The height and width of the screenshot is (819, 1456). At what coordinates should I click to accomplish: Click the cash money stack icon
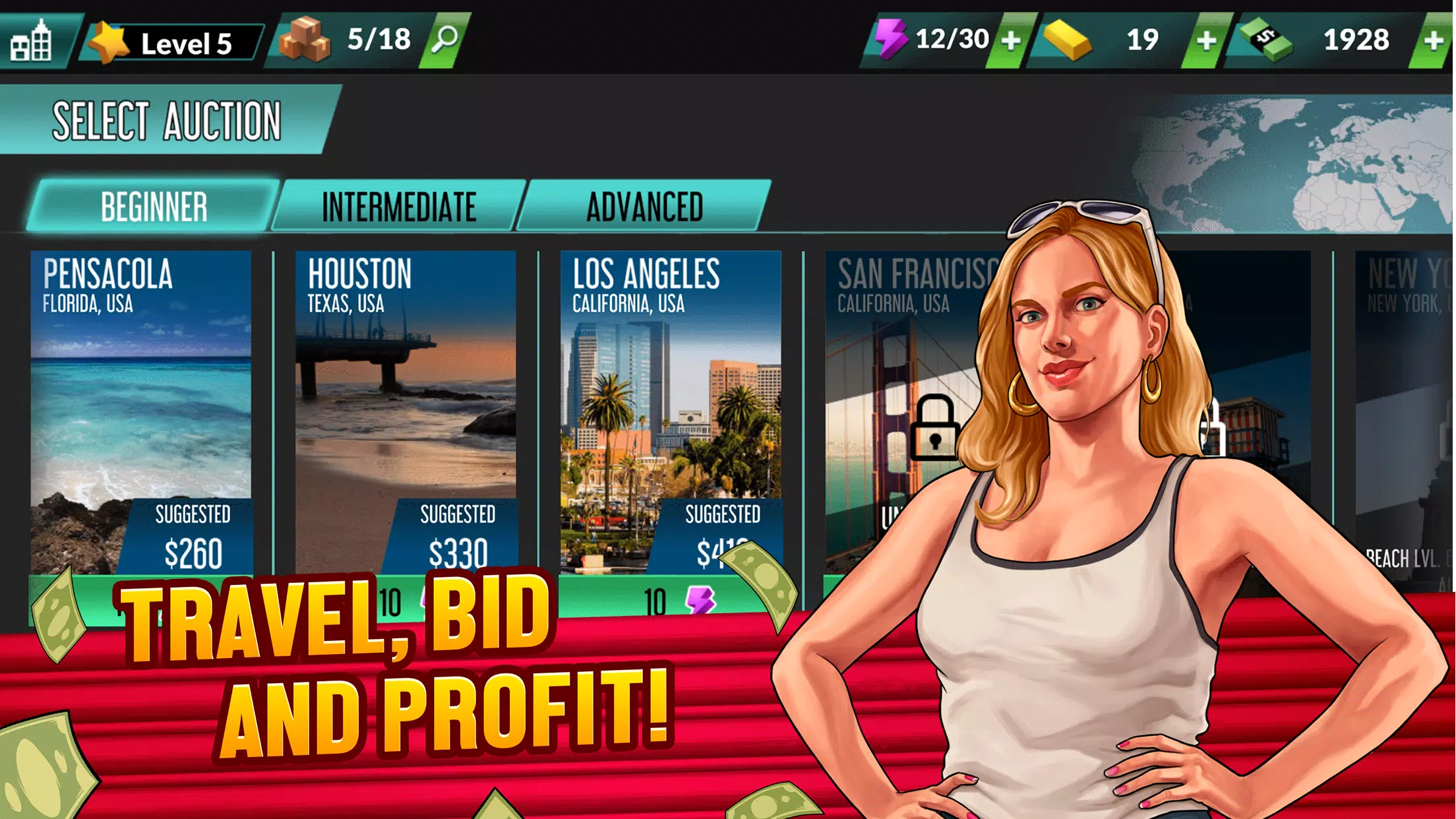(1271, 41)
